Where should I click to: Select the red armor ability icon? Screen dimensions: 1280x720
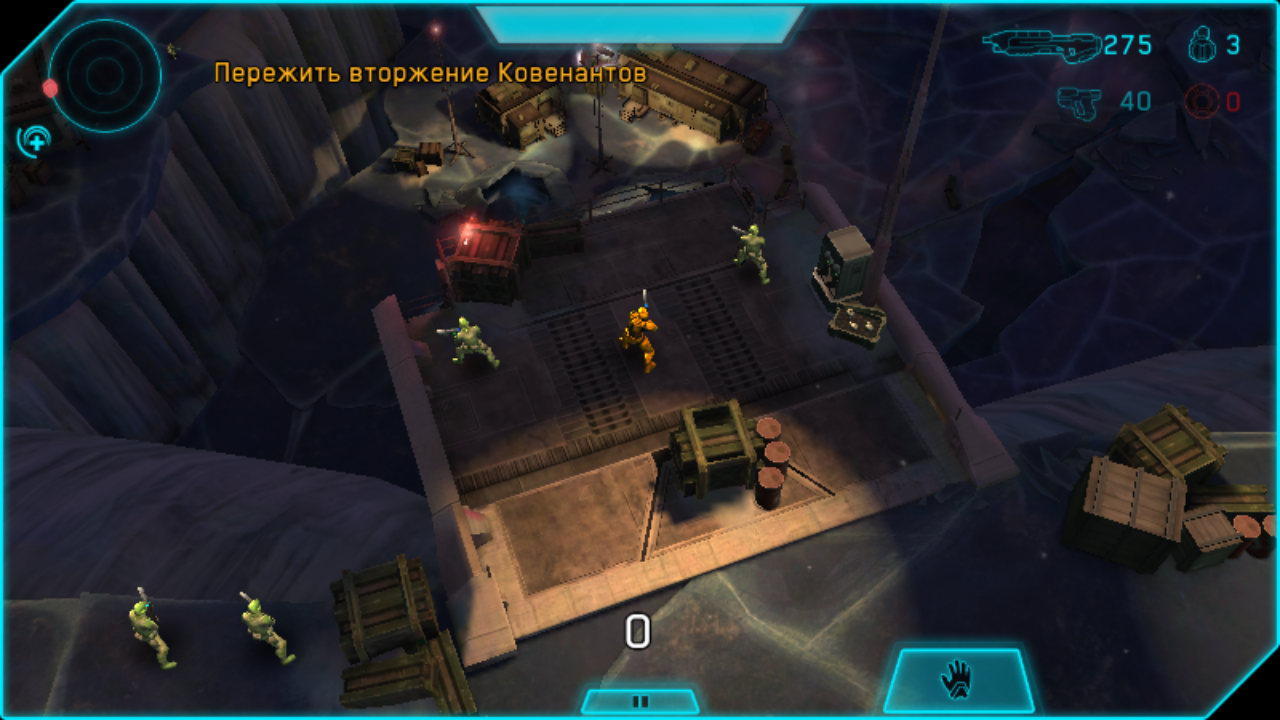pyautogui.click(x=1202, y=102)
